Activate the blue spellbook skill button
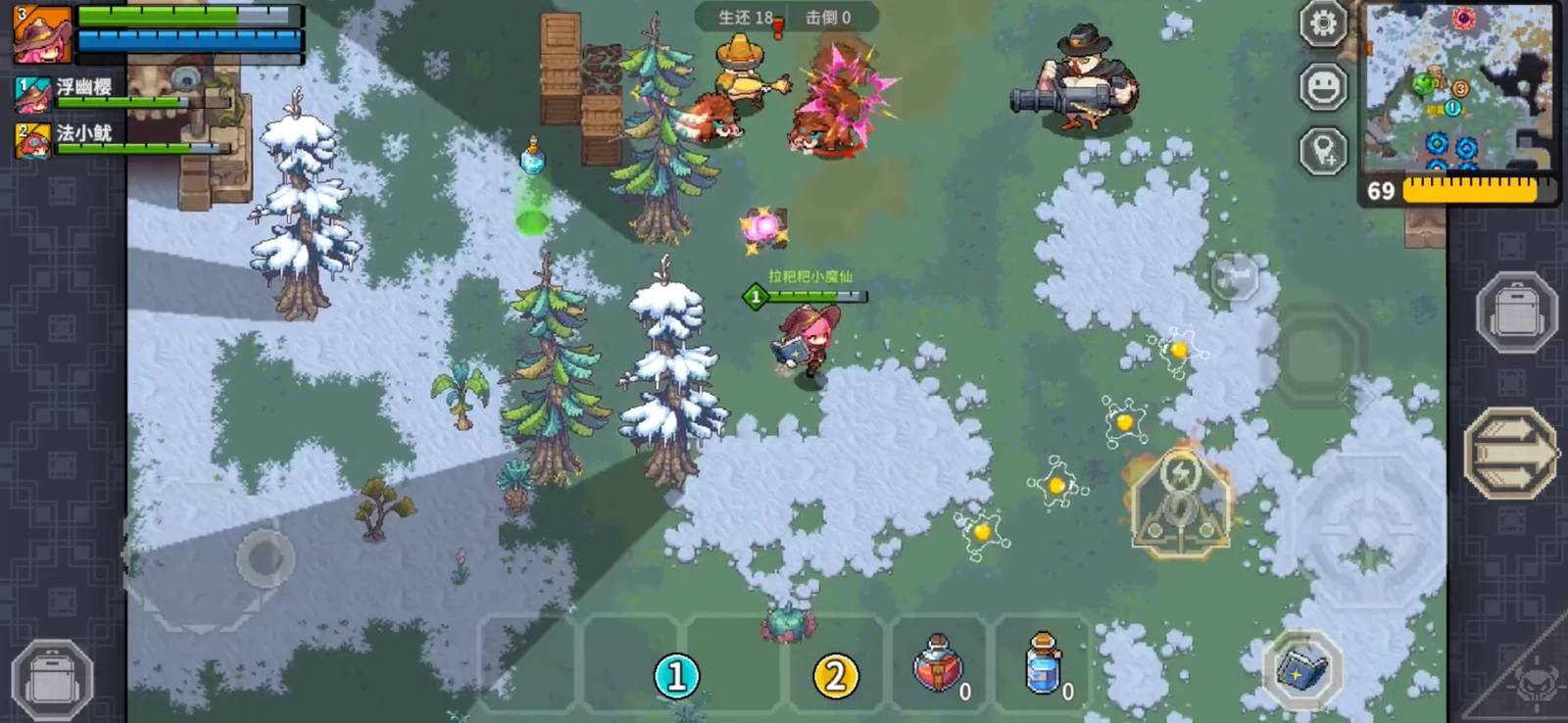 point(1302,671)
